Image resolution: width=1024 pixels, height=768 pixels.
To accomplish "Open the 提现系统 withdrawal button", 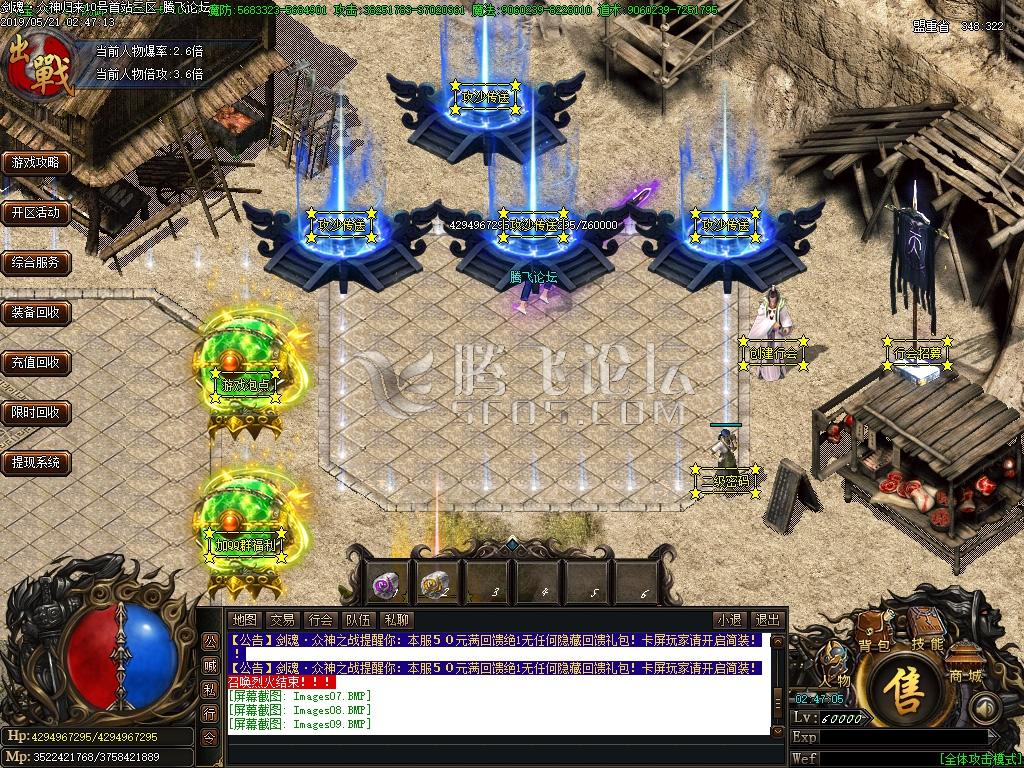I will 36,462.
